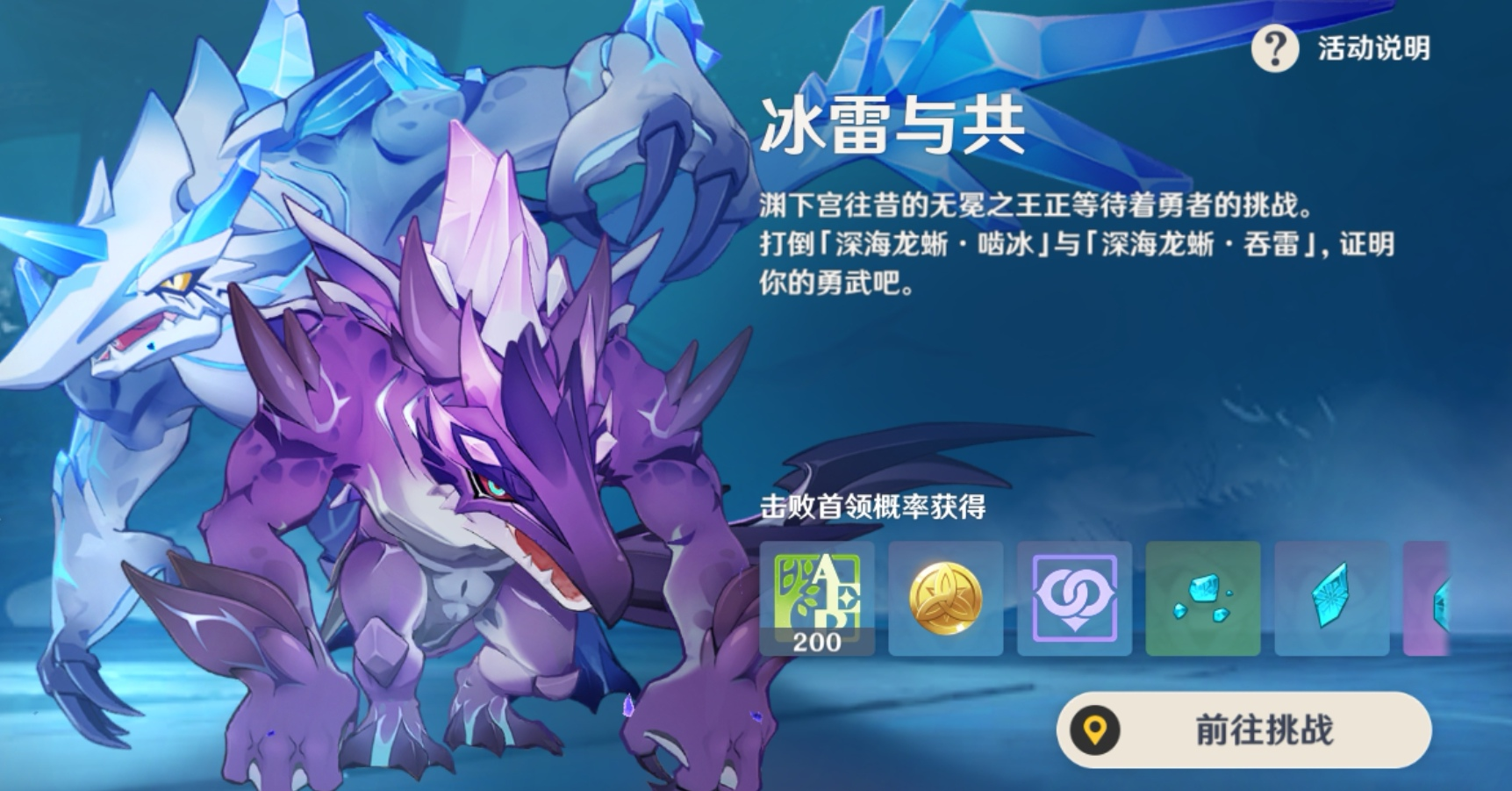Open the 活动说明 question mark help icon
The width and height of the screenshot is (1512, 791).
click(x=1275, y=50)
